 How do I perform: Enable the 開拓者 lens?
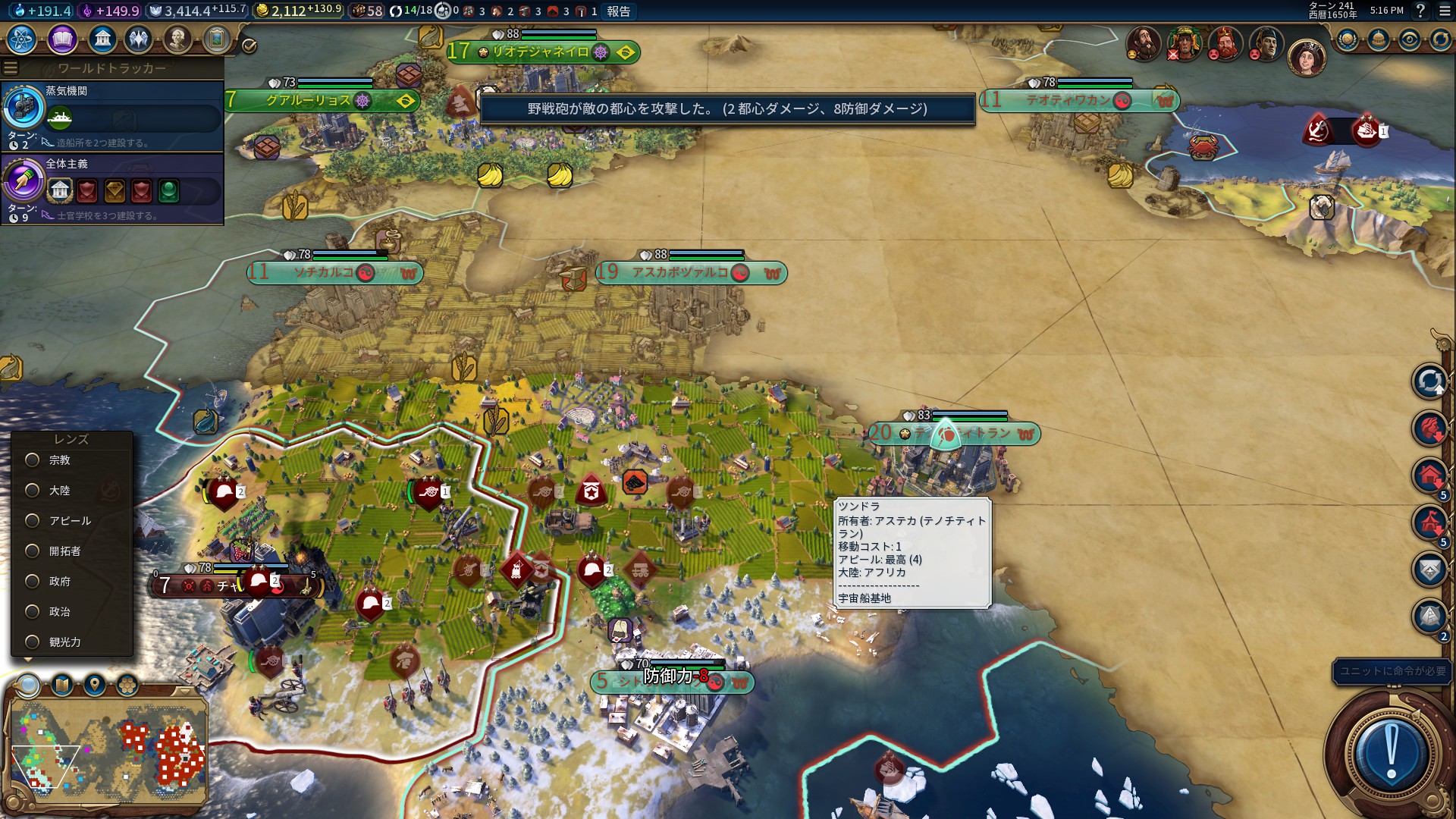tap(33, 551)
